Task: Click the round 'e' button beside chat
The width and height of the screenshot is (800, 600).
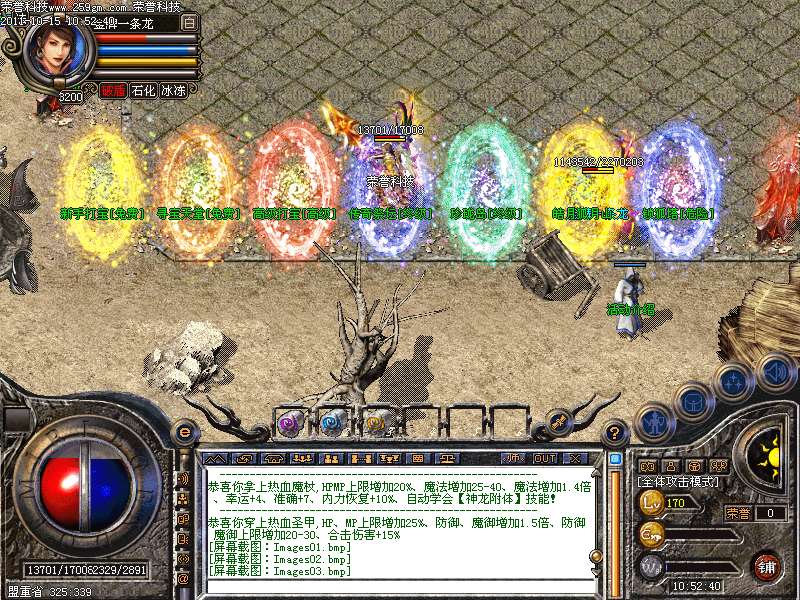Action: coord(184,432)
